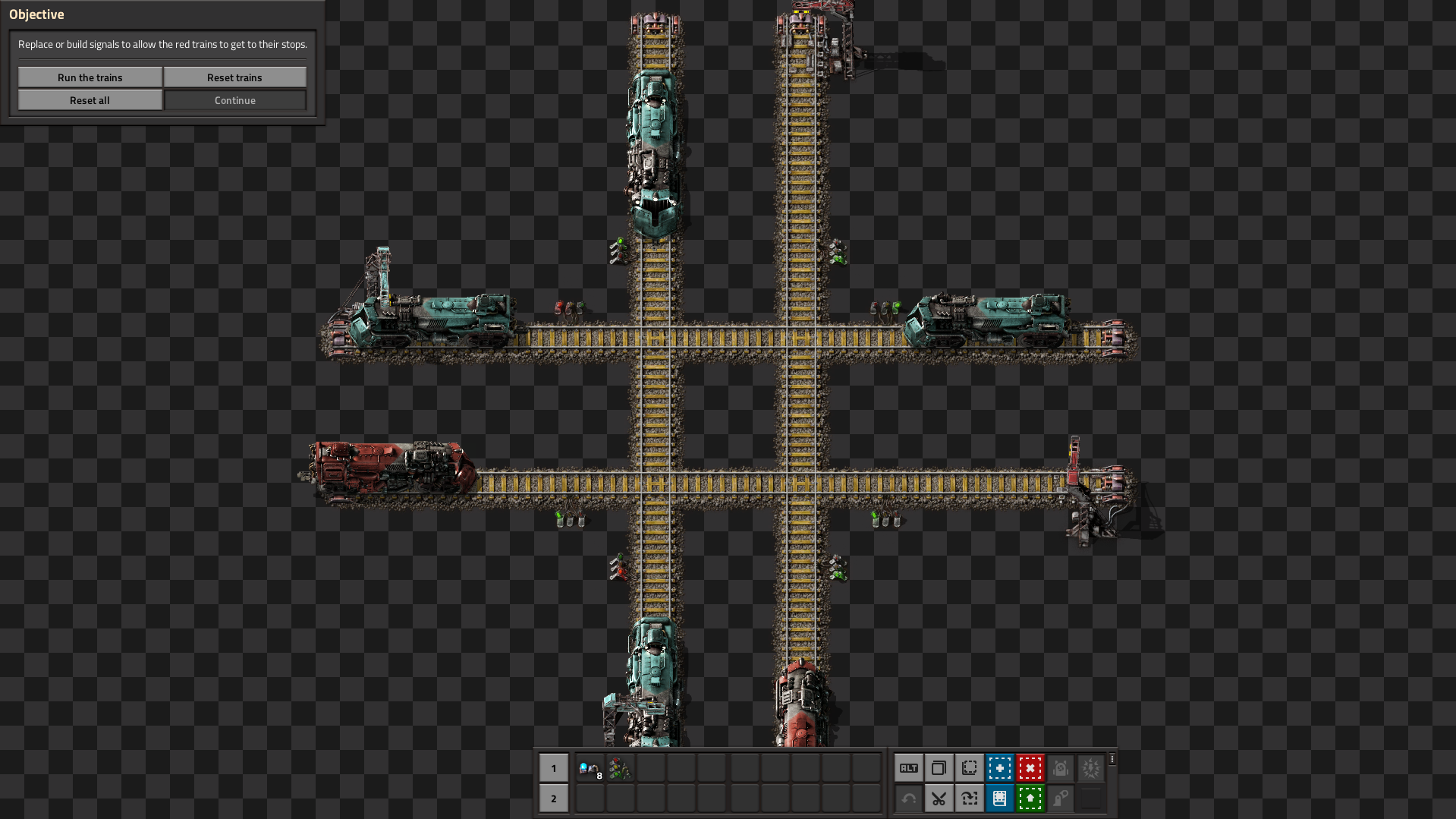Select the cut tool
Screen dimensions: 1456x819
pos(939,799)
